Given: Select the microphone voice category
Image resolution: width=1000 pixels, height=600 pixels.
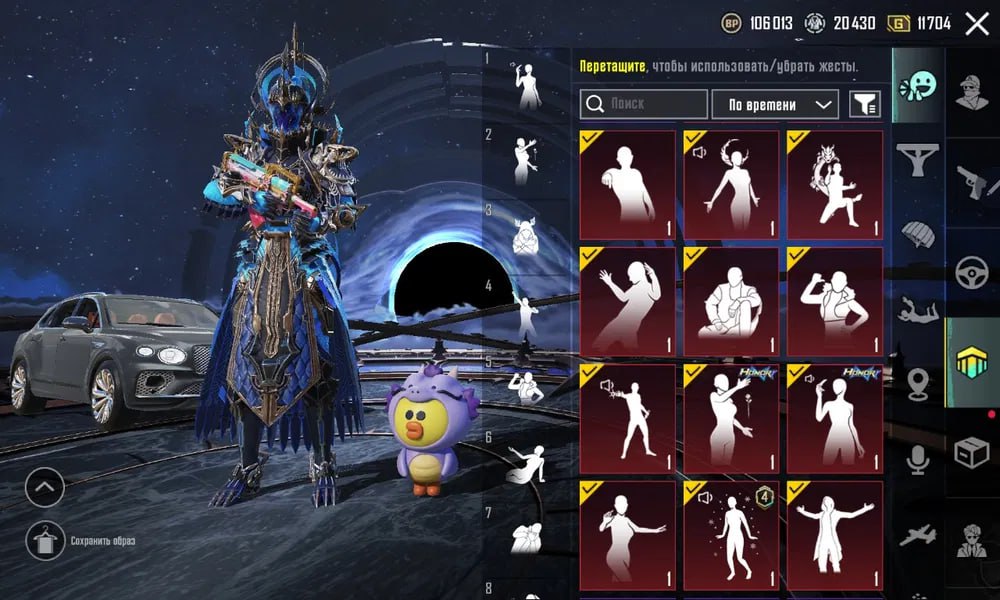Looking at the screenshot, I should click(916, 460).
